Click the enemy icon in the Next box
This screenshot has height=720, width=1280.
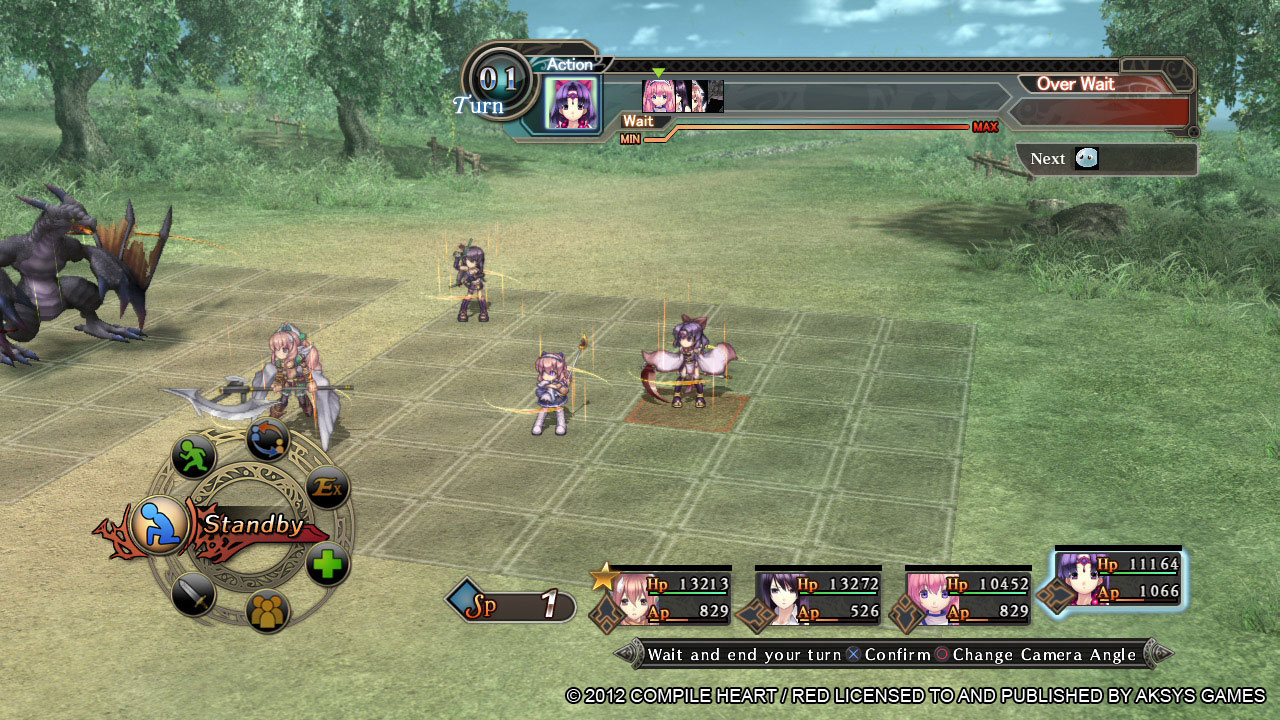[x=1086, y=158]
